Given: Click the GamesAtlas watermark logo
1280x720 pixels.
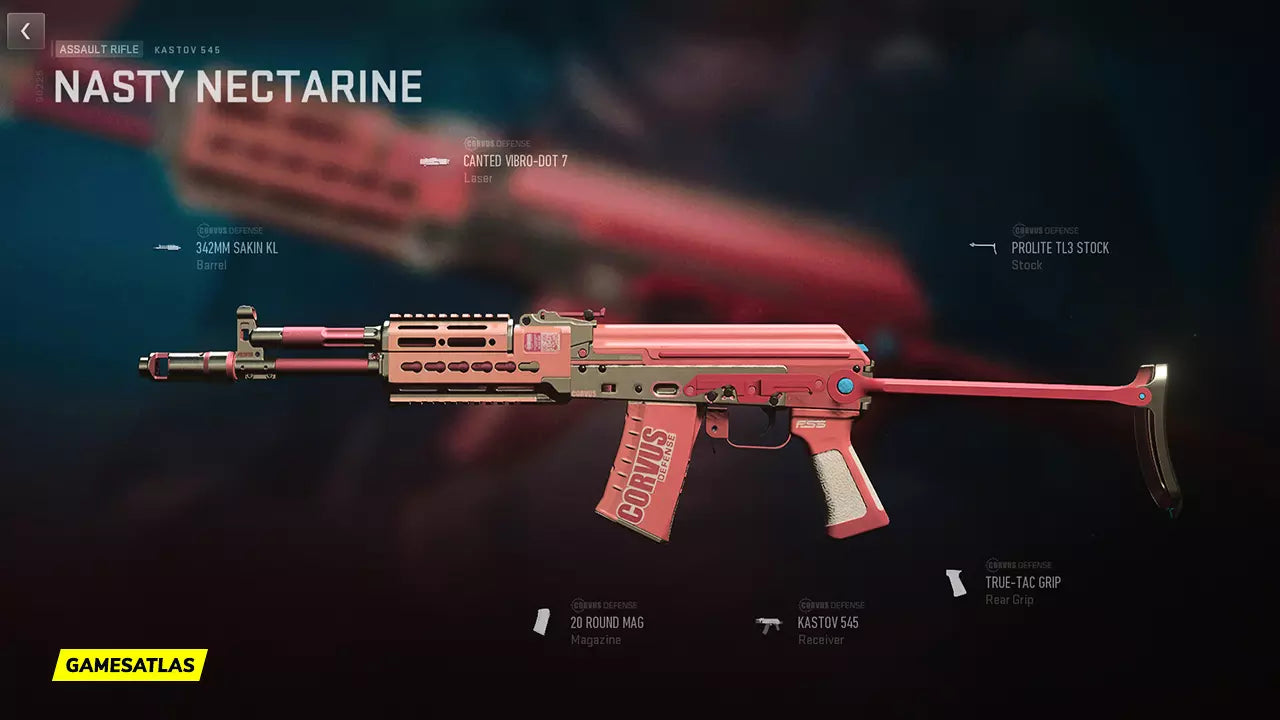Looking at the screenshot, I should coord(130,665).
